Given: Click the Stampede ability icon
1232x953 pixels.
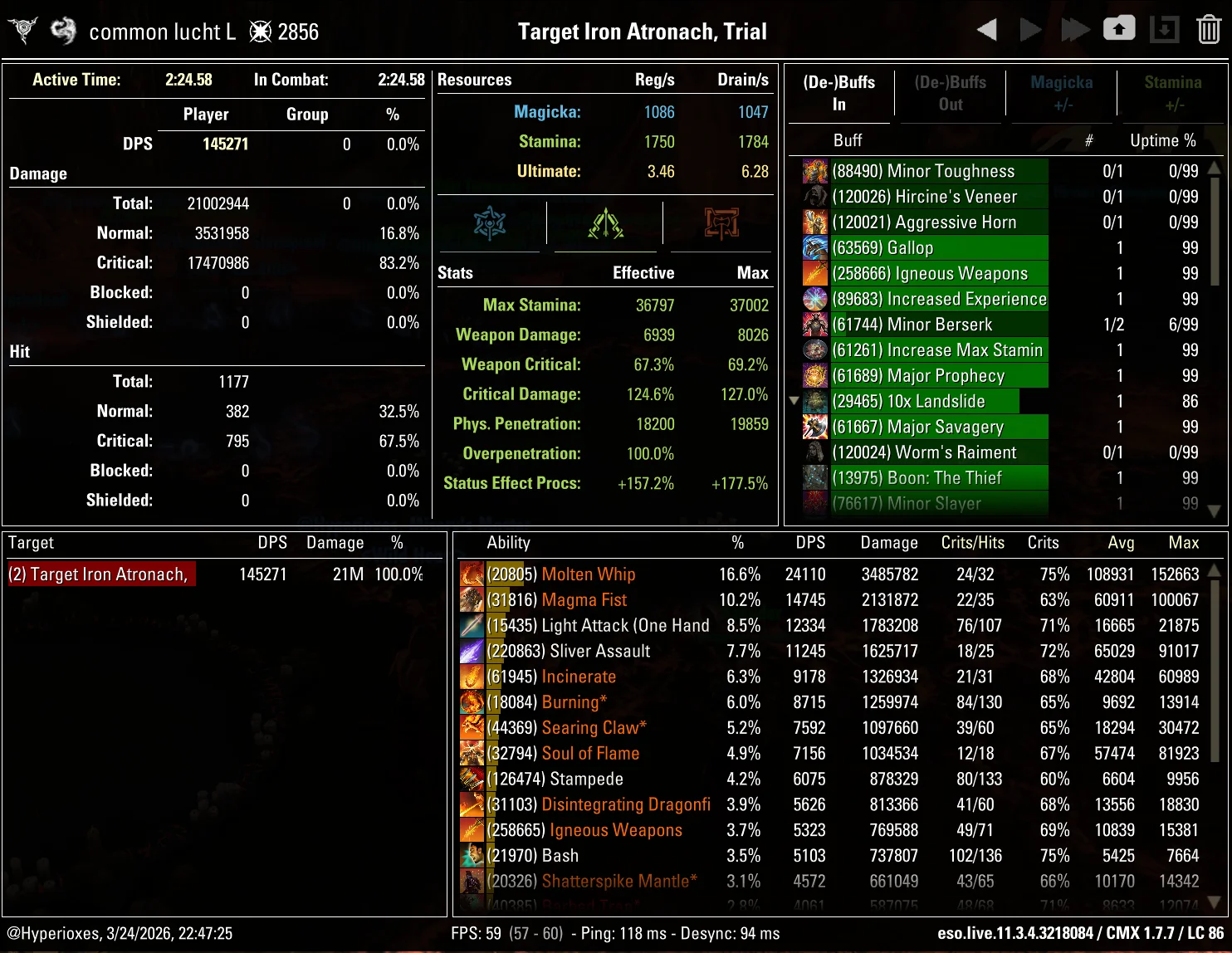Looking at the screenshot, I should point(472,778).
